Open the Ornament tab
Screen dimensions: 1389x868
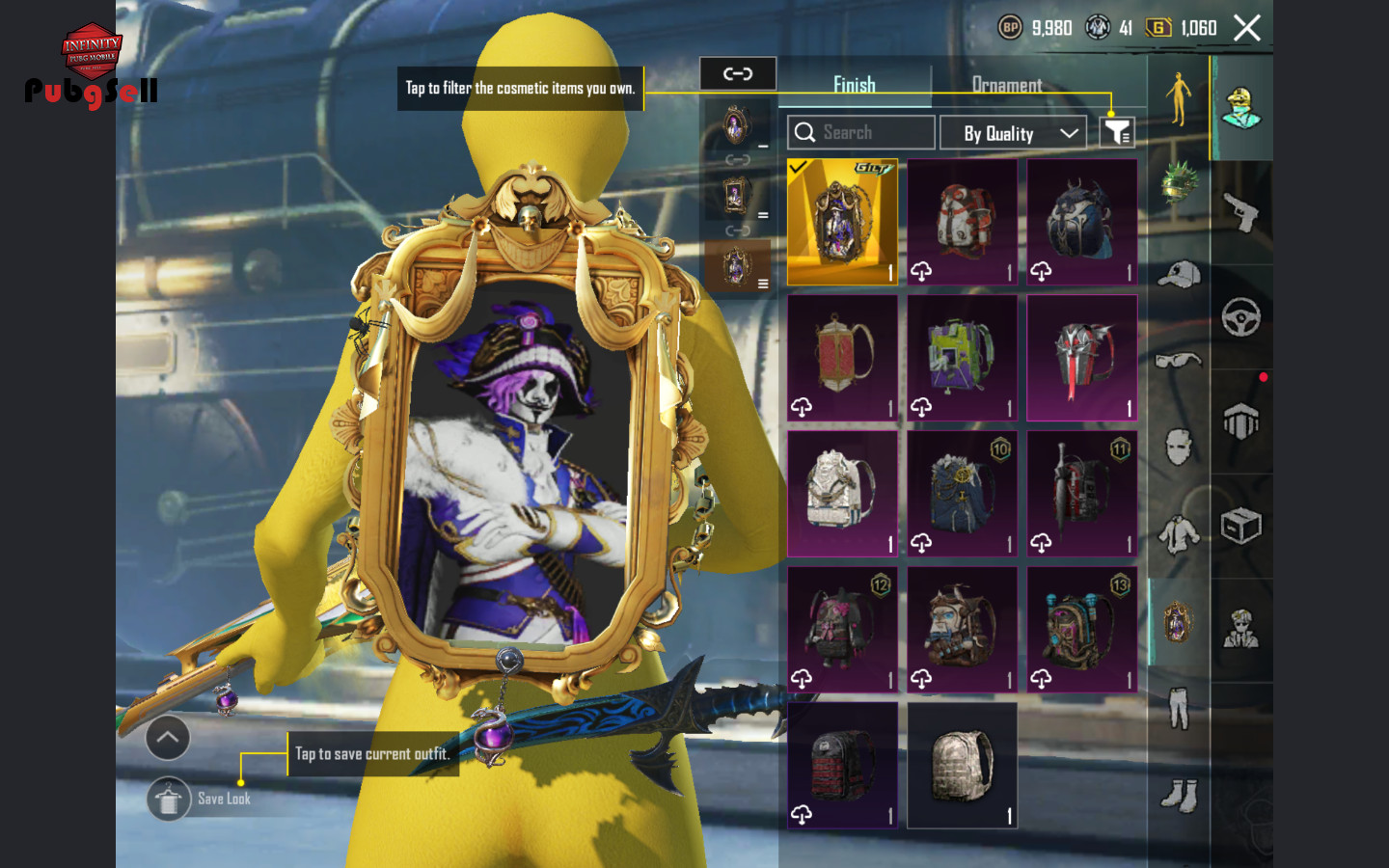pos(1006,85)
